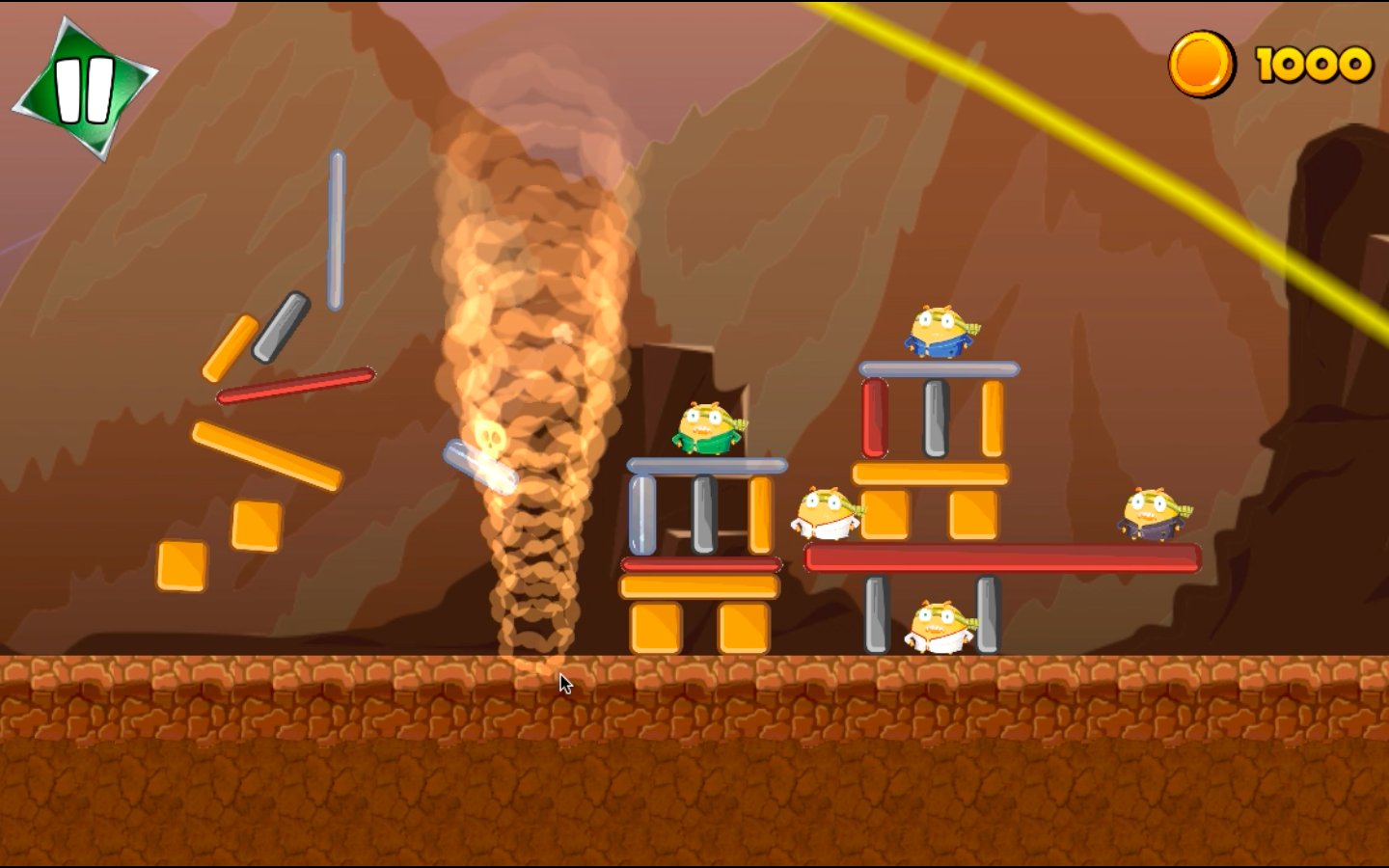The height and width of the screenshot is (868, 1389).
Task: Pause the game with the green diamond button
Action: pyautogui.click(x=84, y=89)
